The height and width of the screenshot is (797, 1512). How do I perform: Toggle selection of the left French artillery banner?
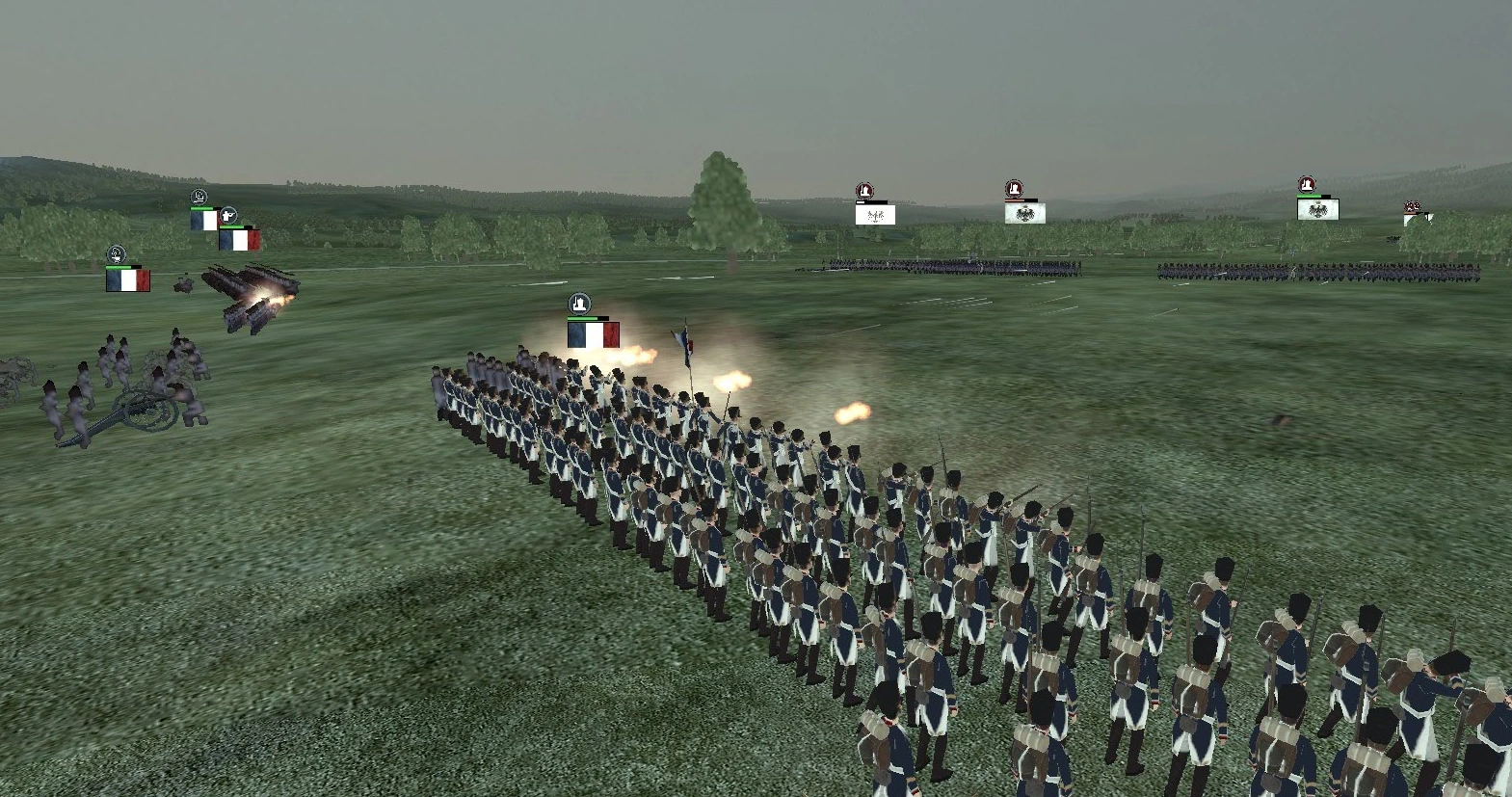coord(127,279)
